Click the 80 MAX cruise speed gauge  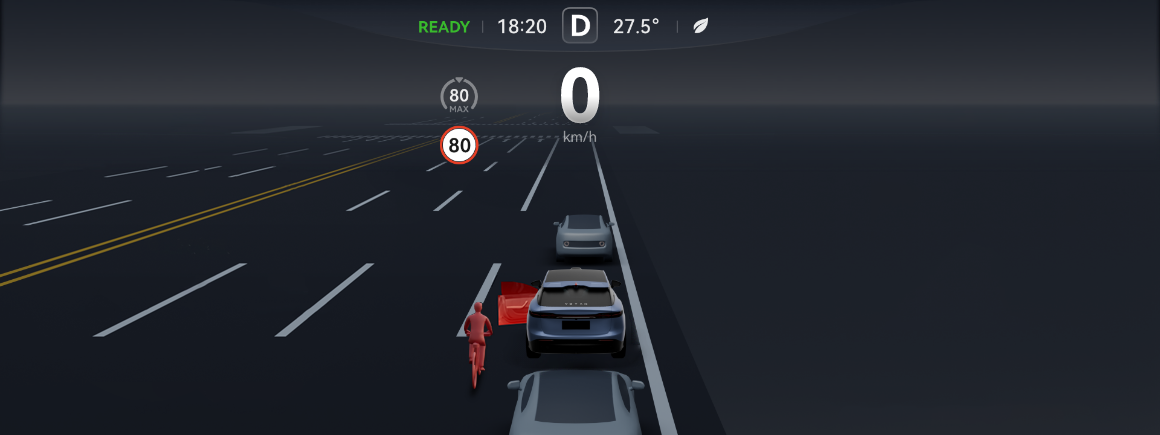click(x=459, y=96)
